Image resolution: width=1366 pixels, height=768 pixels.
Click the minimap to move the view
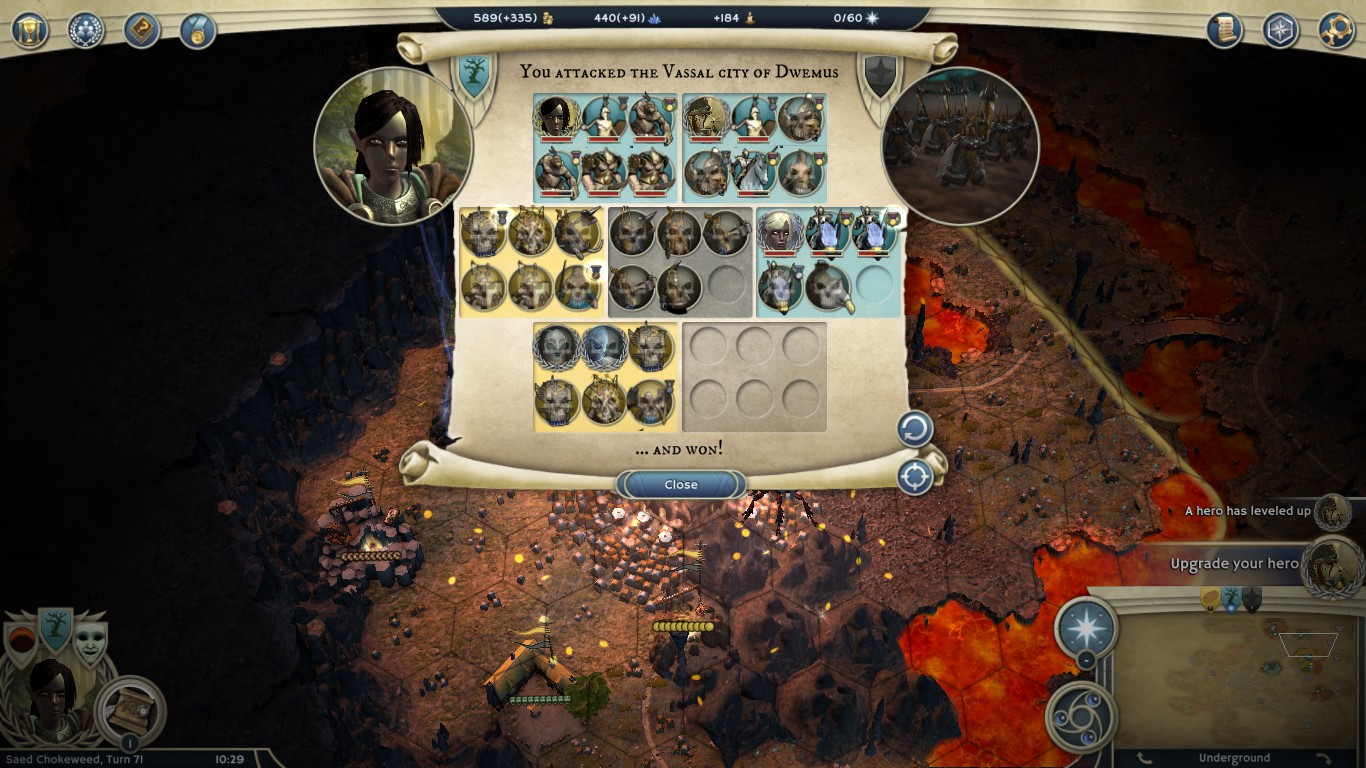(x=1237, y=680)
